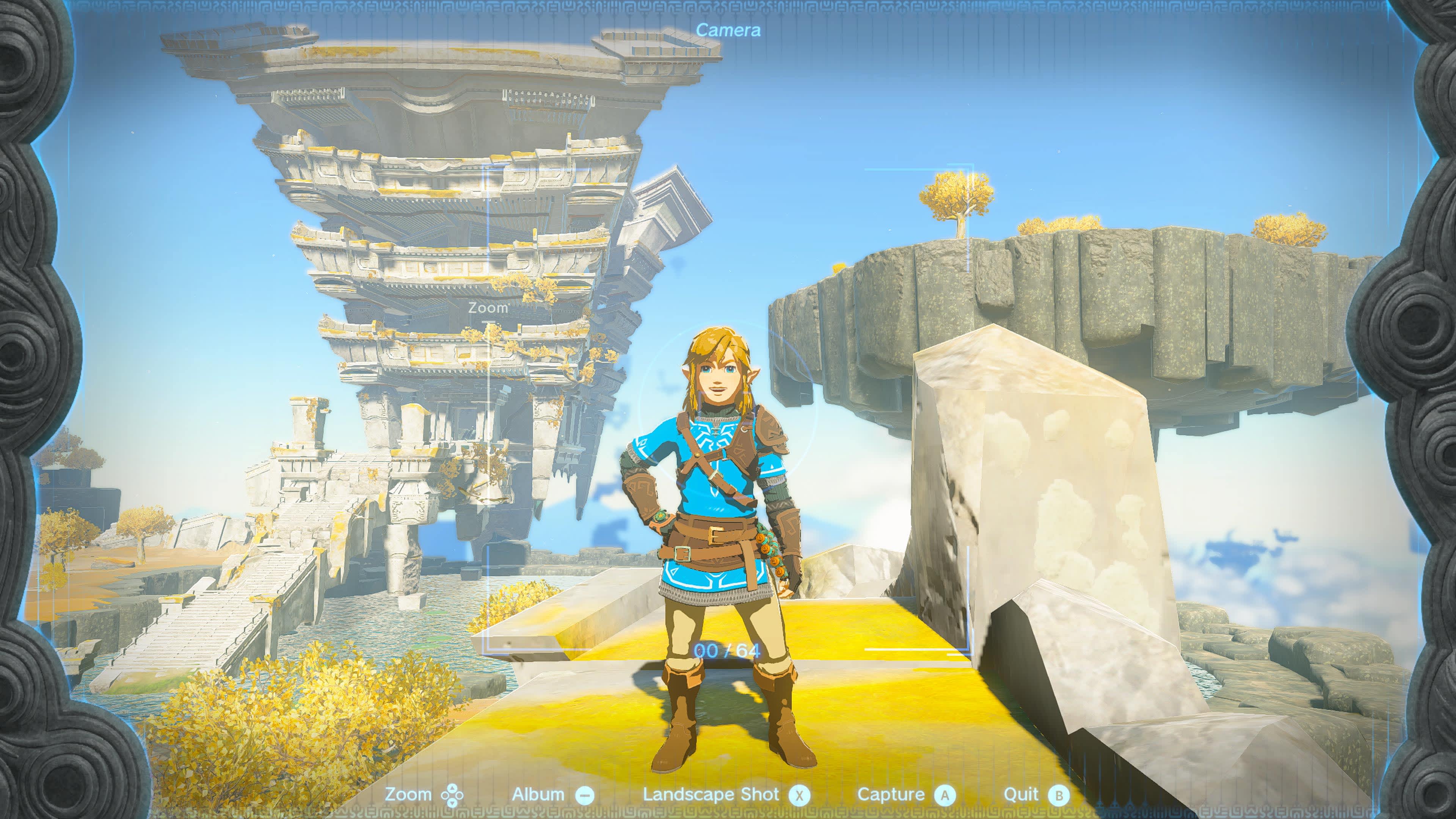Quit the camera view

pyautogui.click(x=1036, y=795)
